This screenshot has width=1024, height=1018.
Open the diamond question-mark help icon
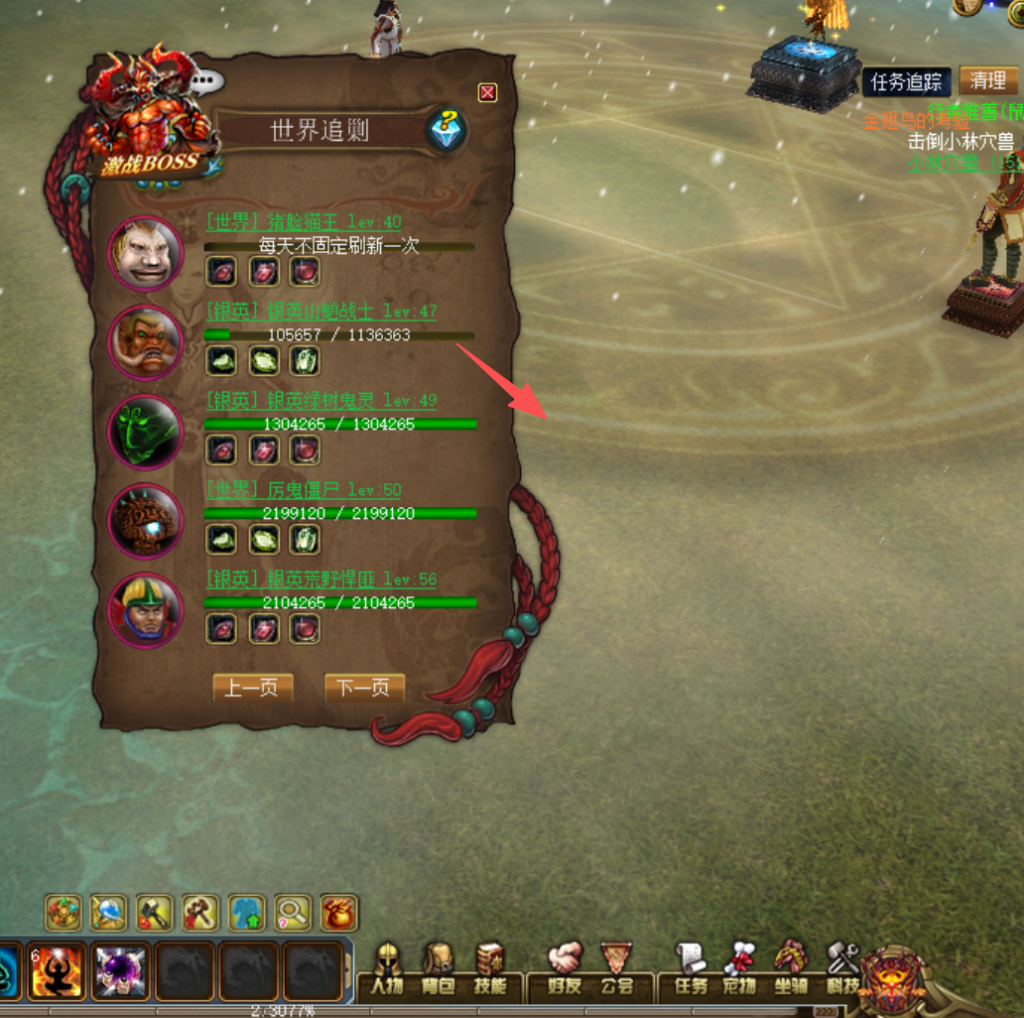click(446, 130)
